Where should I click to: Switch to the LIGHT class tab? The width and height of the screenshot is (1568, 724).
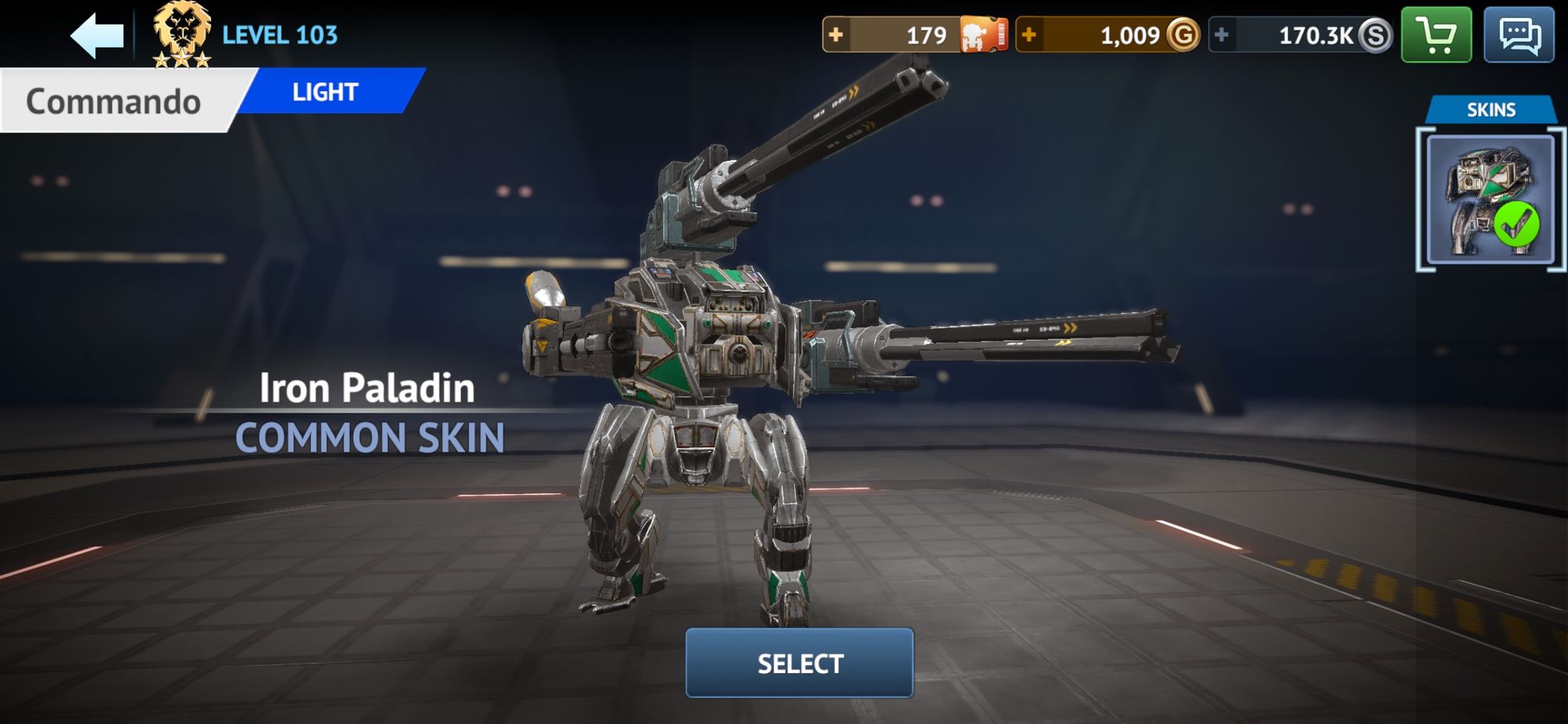pos(324,93)
